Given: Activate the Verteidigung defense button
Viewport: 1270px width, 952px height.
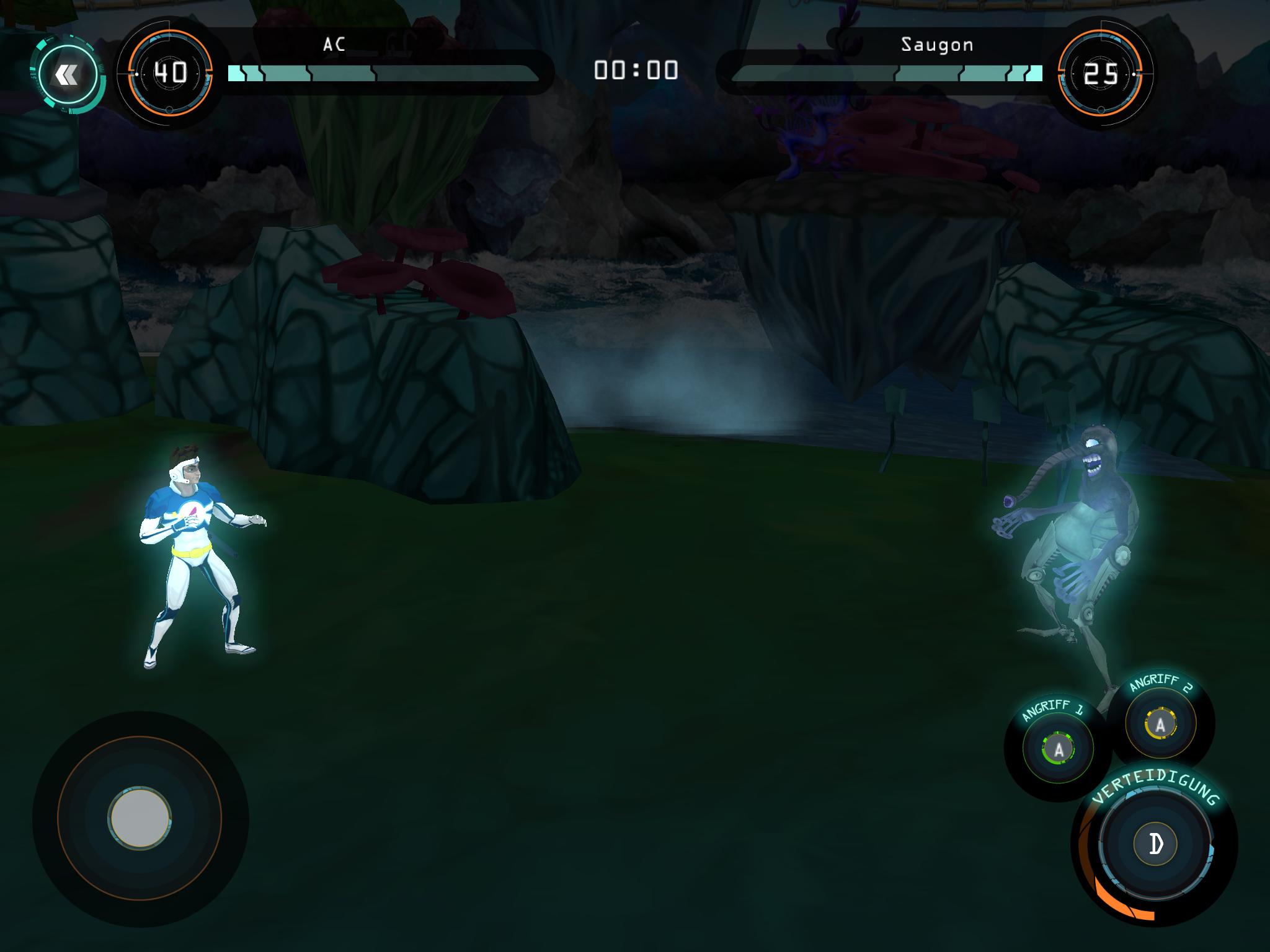Looking at the screenshot, I should tap(1155, 844).
